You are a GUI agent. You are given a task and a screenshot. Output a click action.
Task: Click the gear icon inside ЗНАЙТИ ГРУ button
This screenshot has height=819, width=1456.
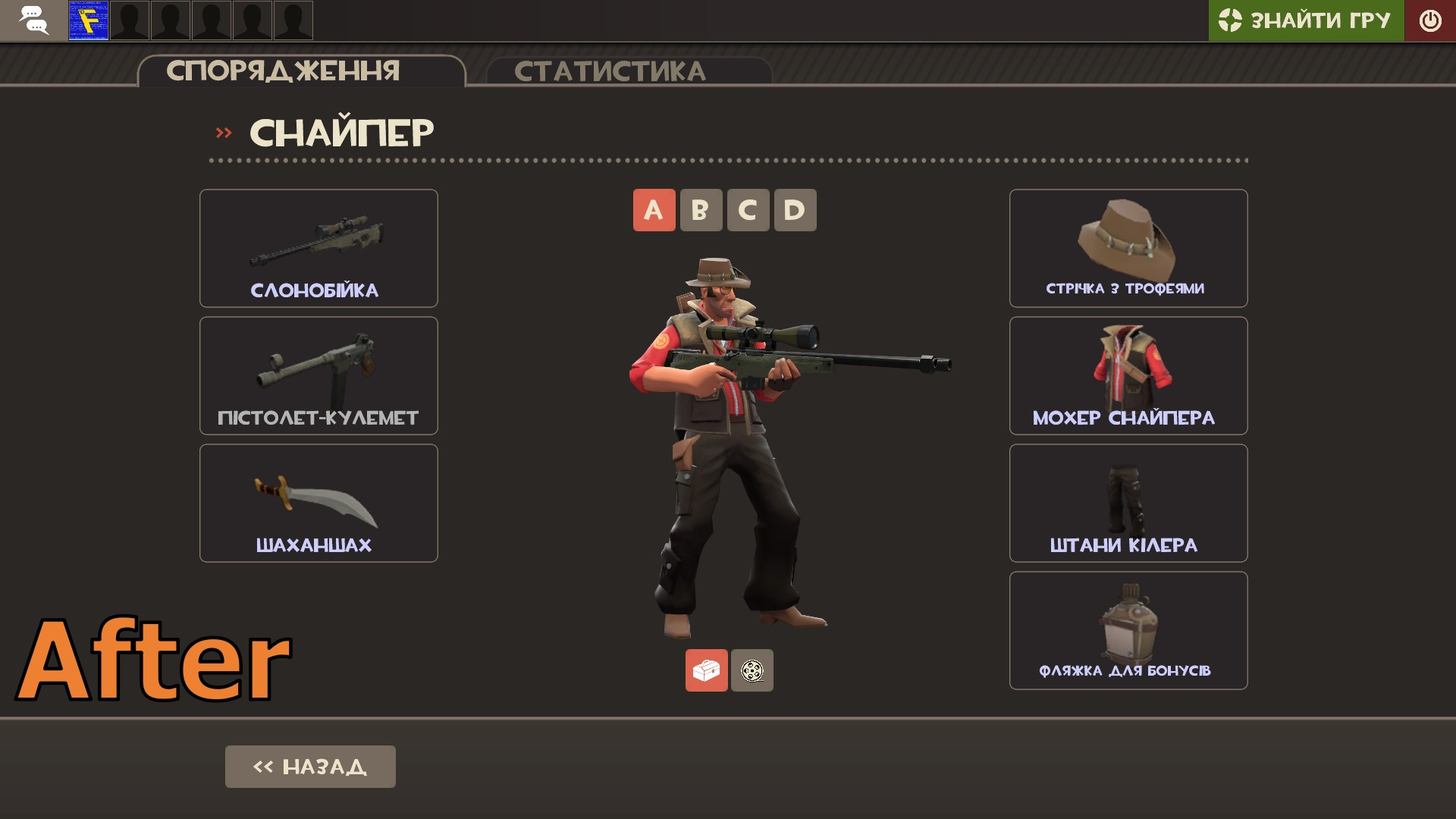(x=1232, y=20)
